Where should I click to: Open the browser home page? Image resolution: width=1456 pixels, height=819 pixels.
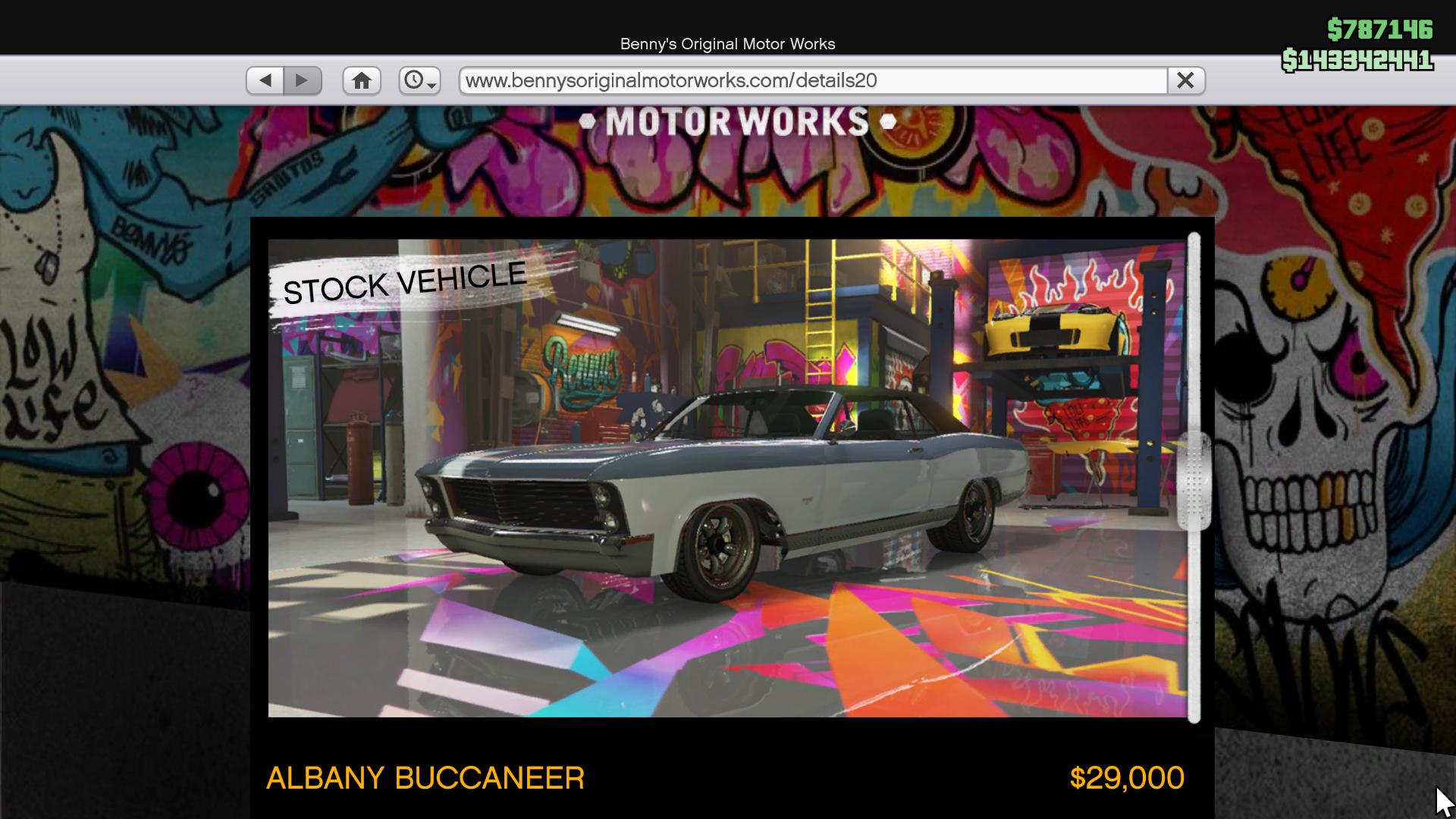pyautogui.click(x=362, y=80)
